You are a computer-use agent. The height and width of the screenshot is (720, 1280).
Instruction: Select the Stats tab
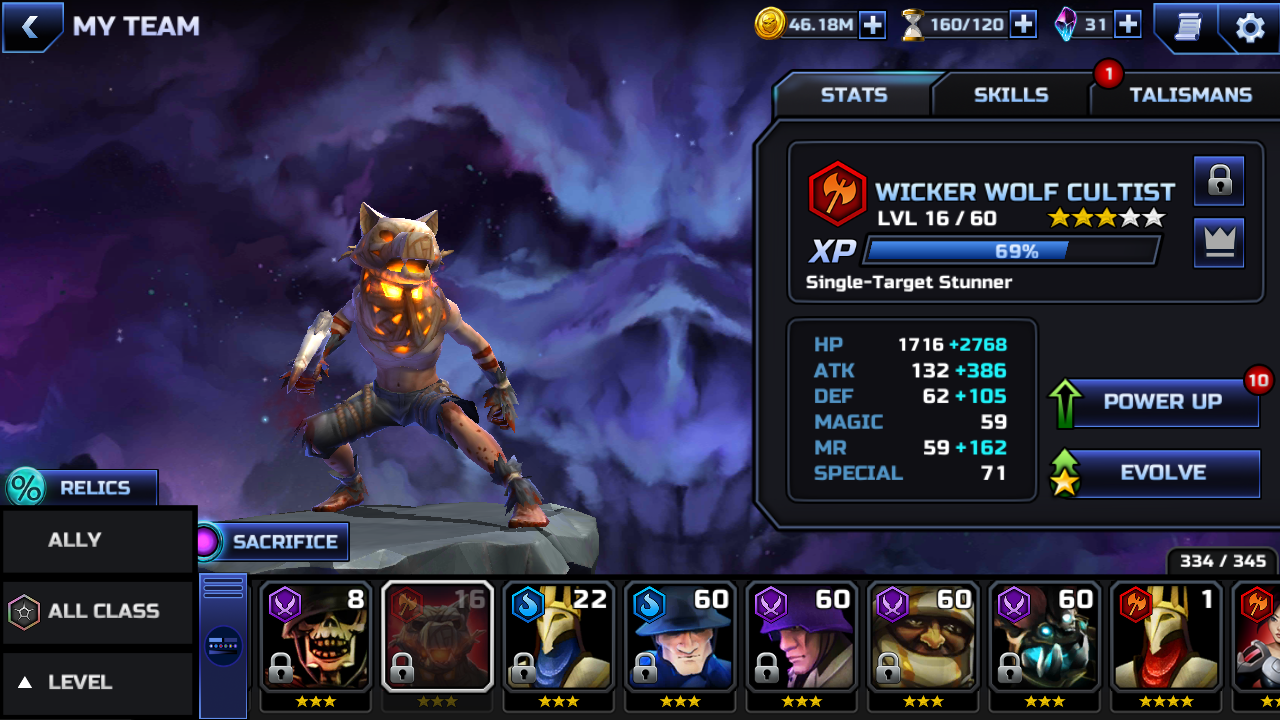(x=853, y=95)
